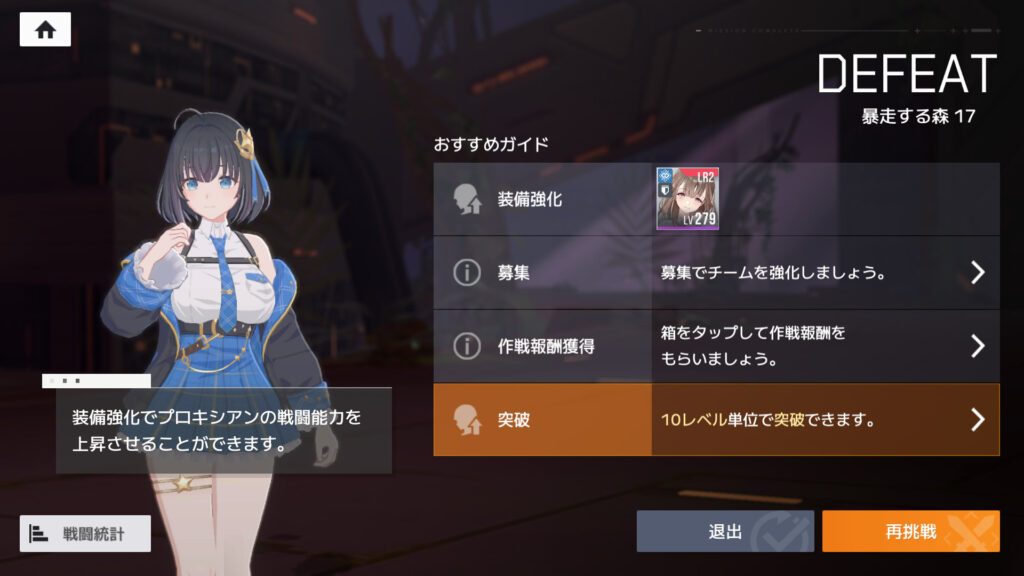Go to 作戦報酬獲得 rewards guide
Image resolution: width=1024 pixels, height=576 pixels.
(716, 346)
